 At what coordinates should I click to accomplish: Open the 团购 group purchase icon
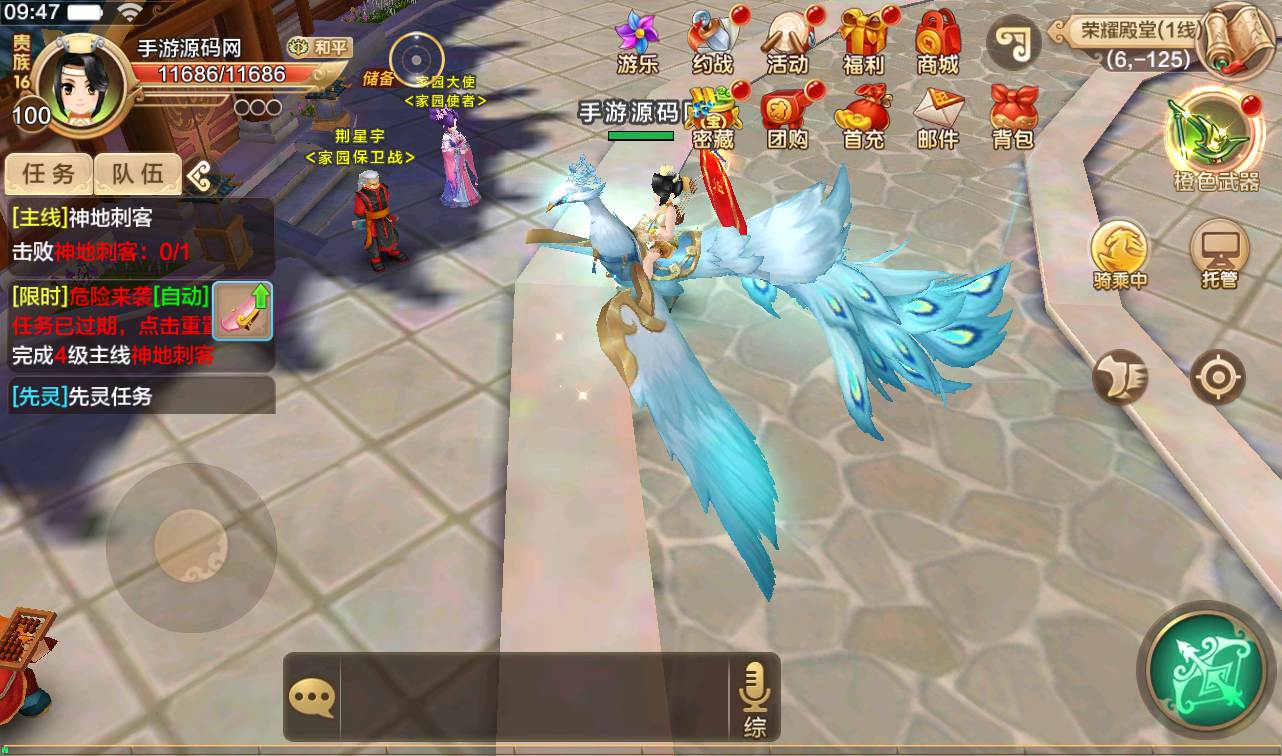click(x=787, y=116)
